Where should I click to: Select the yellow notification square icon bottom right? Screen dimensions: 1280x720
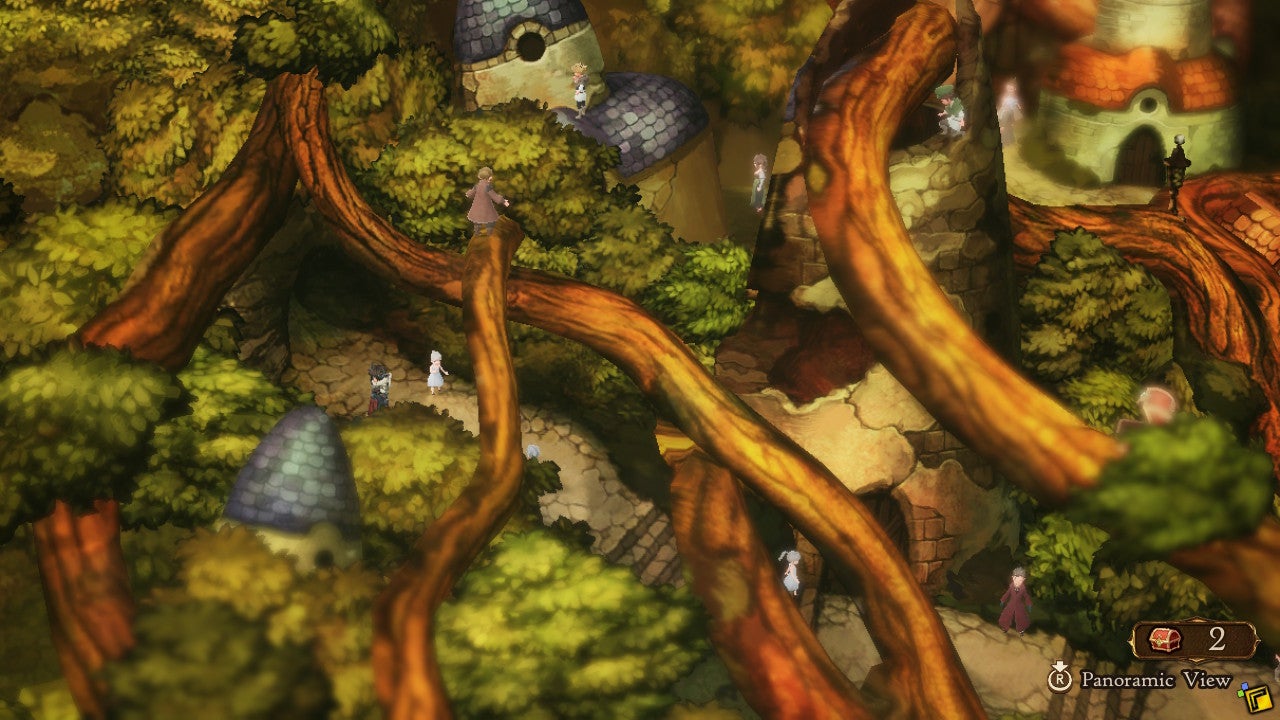[x=1258, y=697]
